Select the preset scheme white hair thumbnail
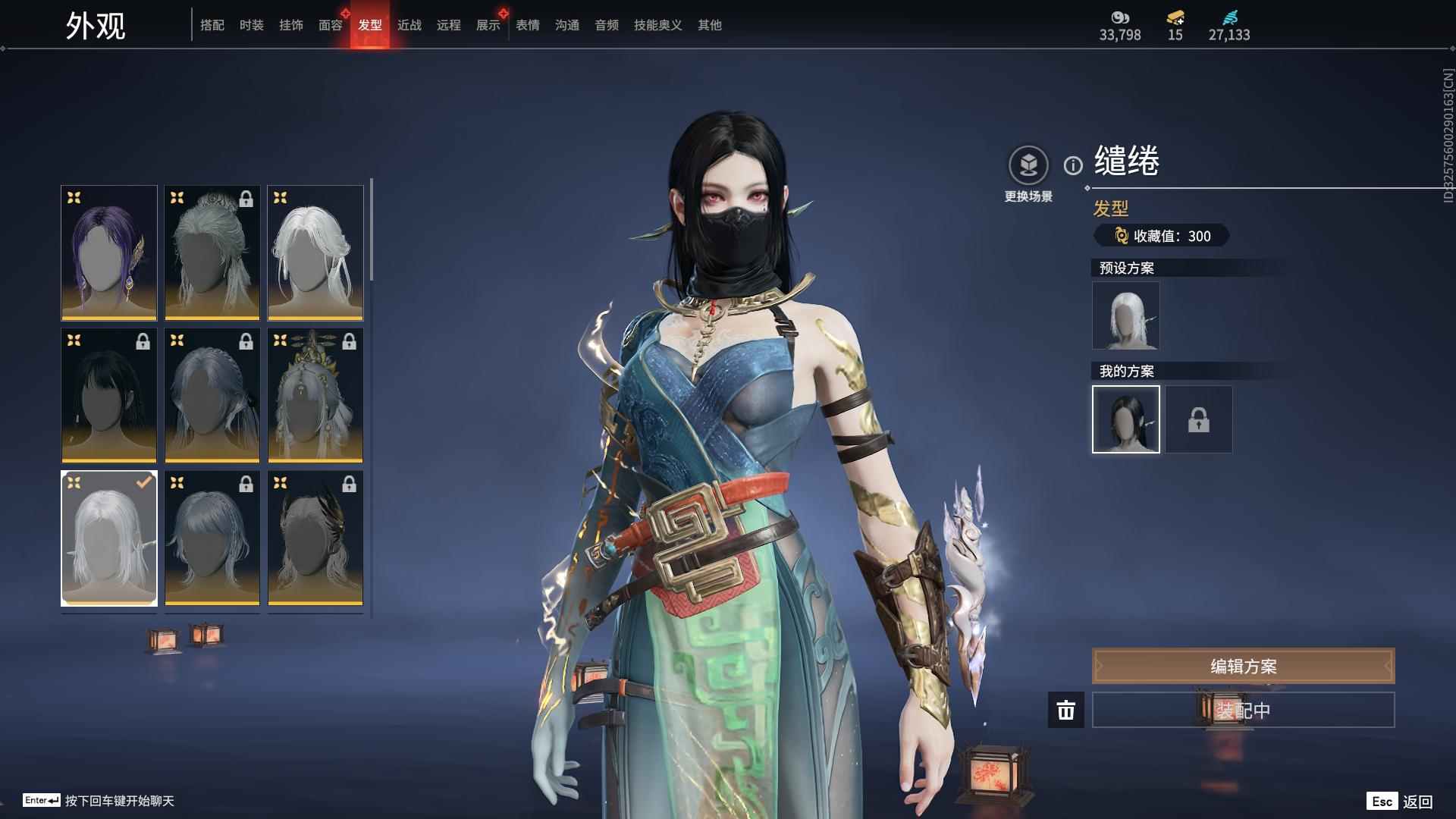The height and width of the screenshot is (819, 1456). (1125, 315)
